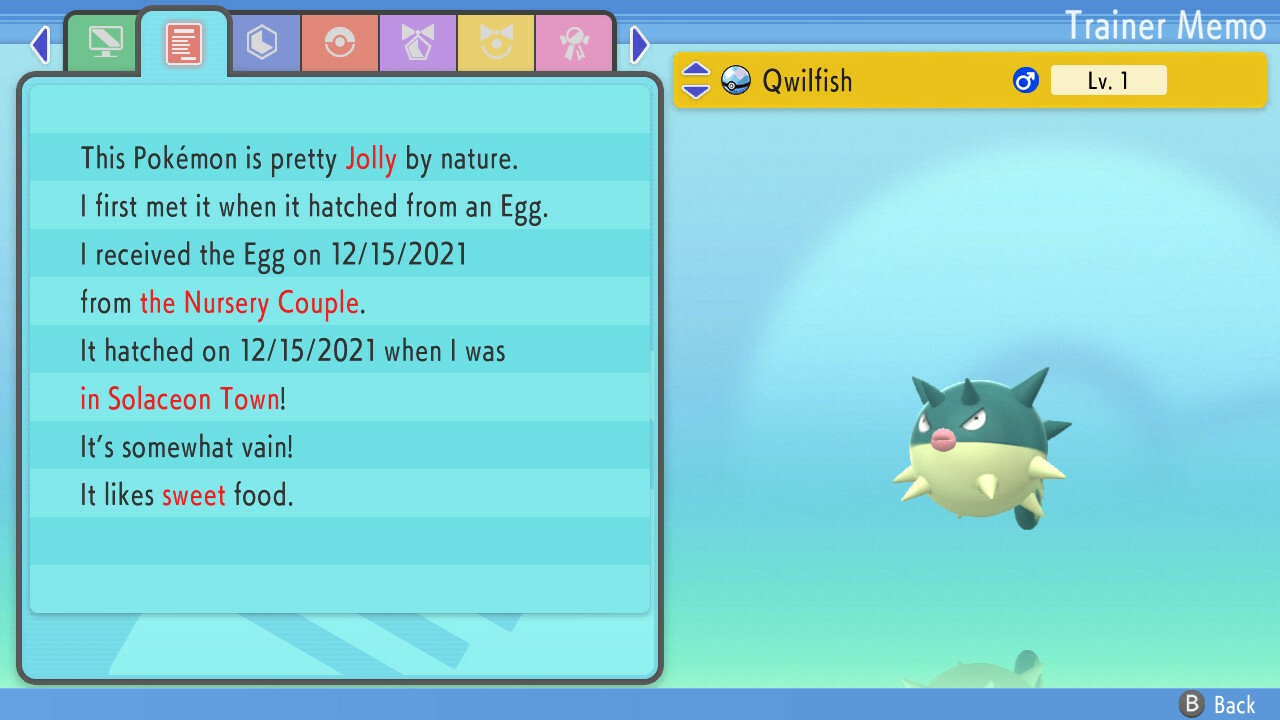Switch to the Trainer Memo tab
This screenshot has width=1280, height=720.
pos(183,42)
